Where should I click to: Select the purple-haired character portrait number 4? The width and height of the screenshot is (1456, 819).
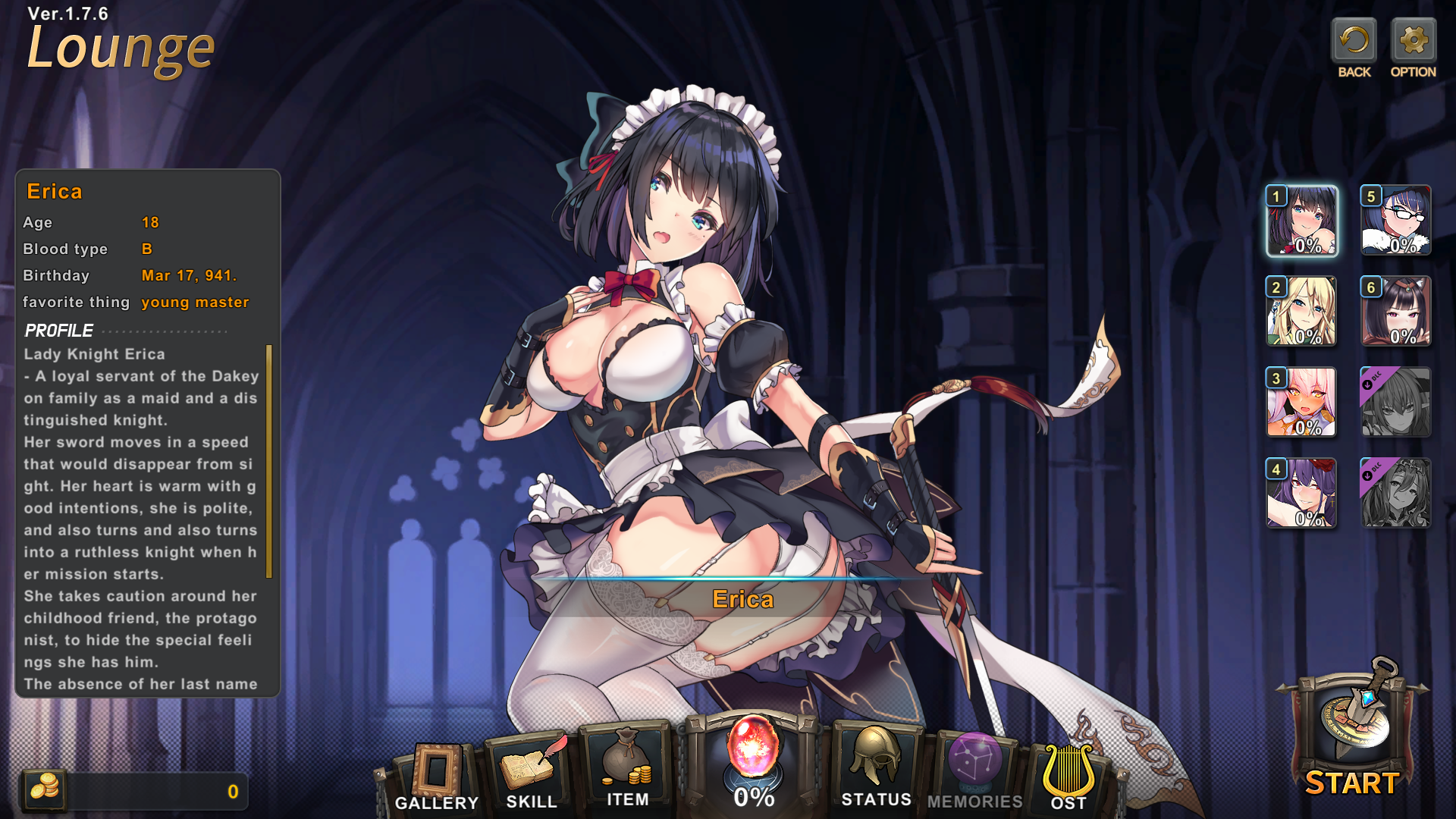click(1302, 493)
